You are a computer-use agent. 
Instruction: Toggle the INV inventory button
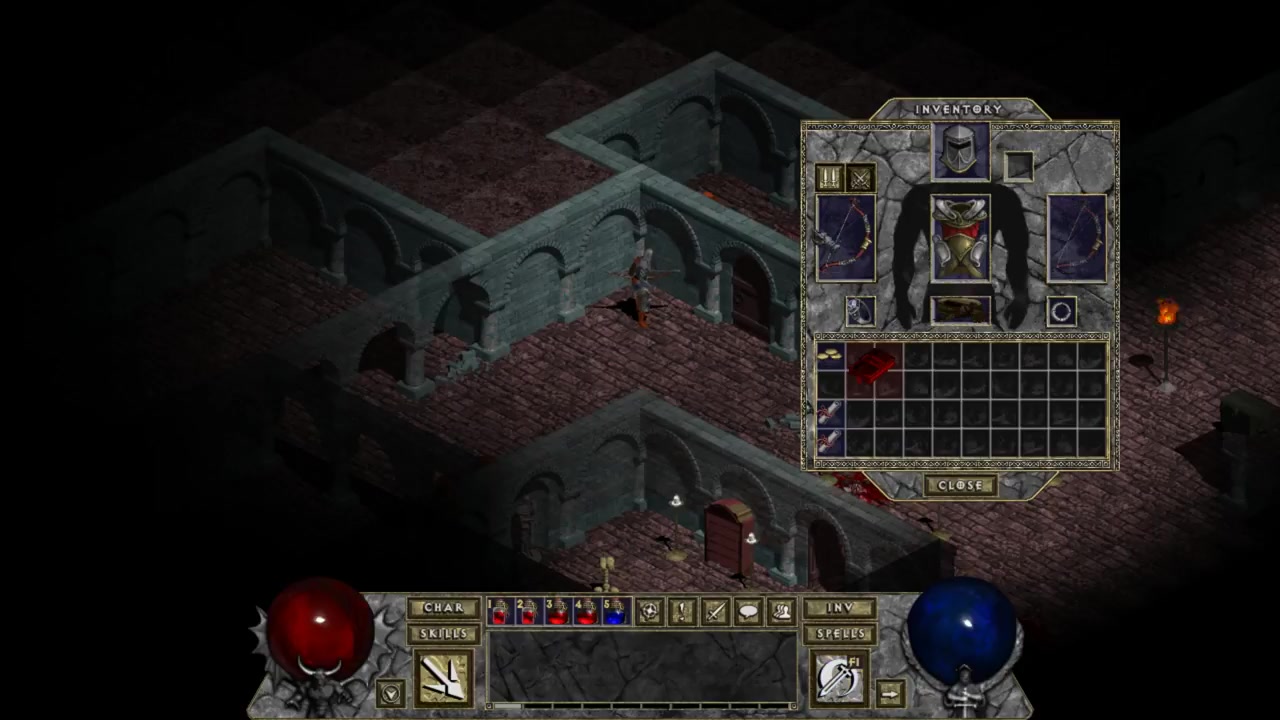840,608
